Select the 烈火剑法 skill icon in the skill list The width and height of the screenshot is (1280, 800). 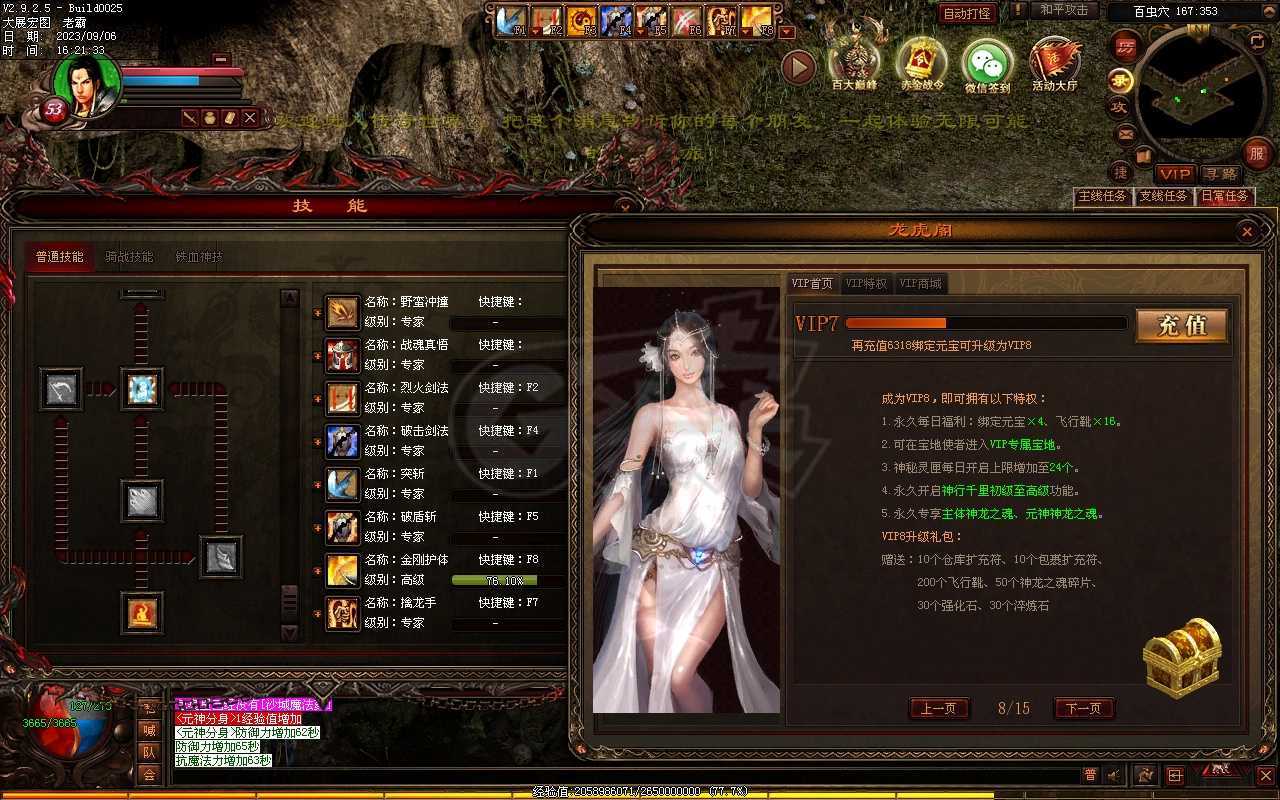pos(342,397)
